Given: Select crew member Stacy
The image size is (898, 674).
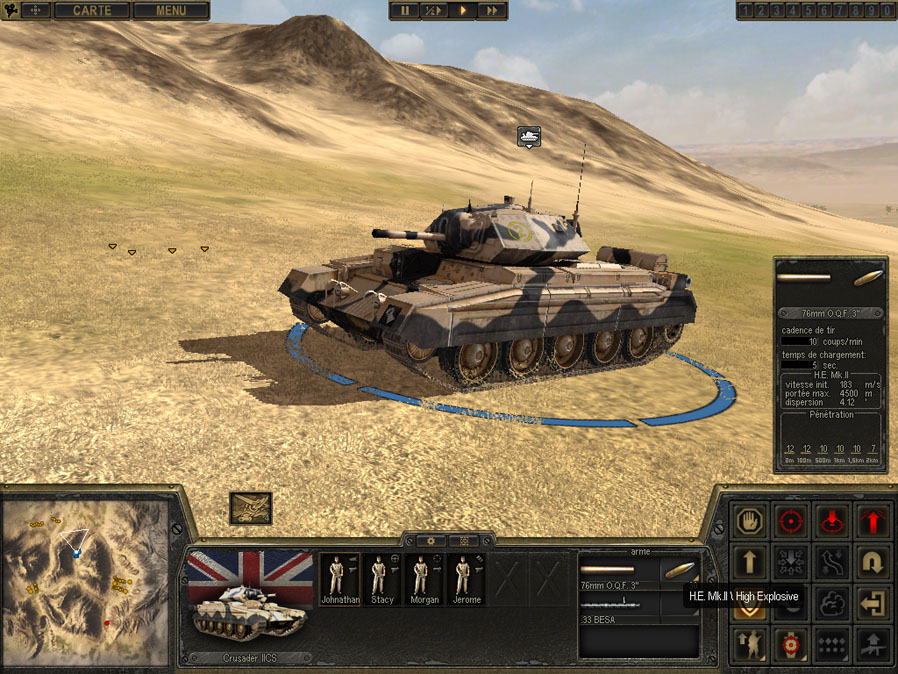Looking at the screenshot, I should tap(381, 579).
